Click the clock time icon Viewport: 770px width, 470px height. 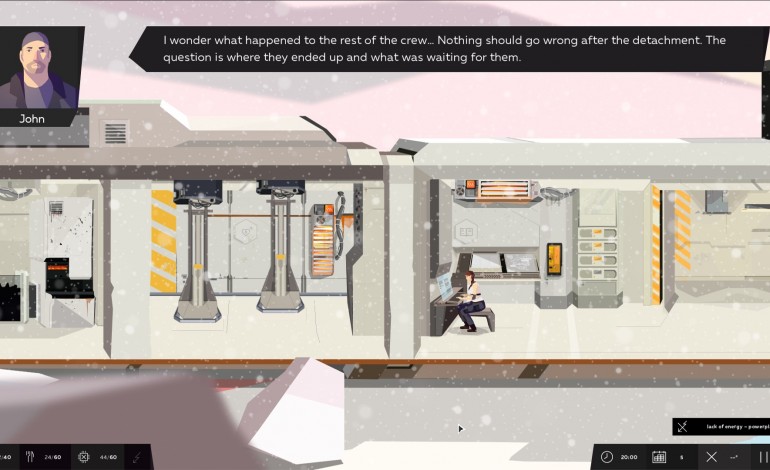(x=606, y=457)
